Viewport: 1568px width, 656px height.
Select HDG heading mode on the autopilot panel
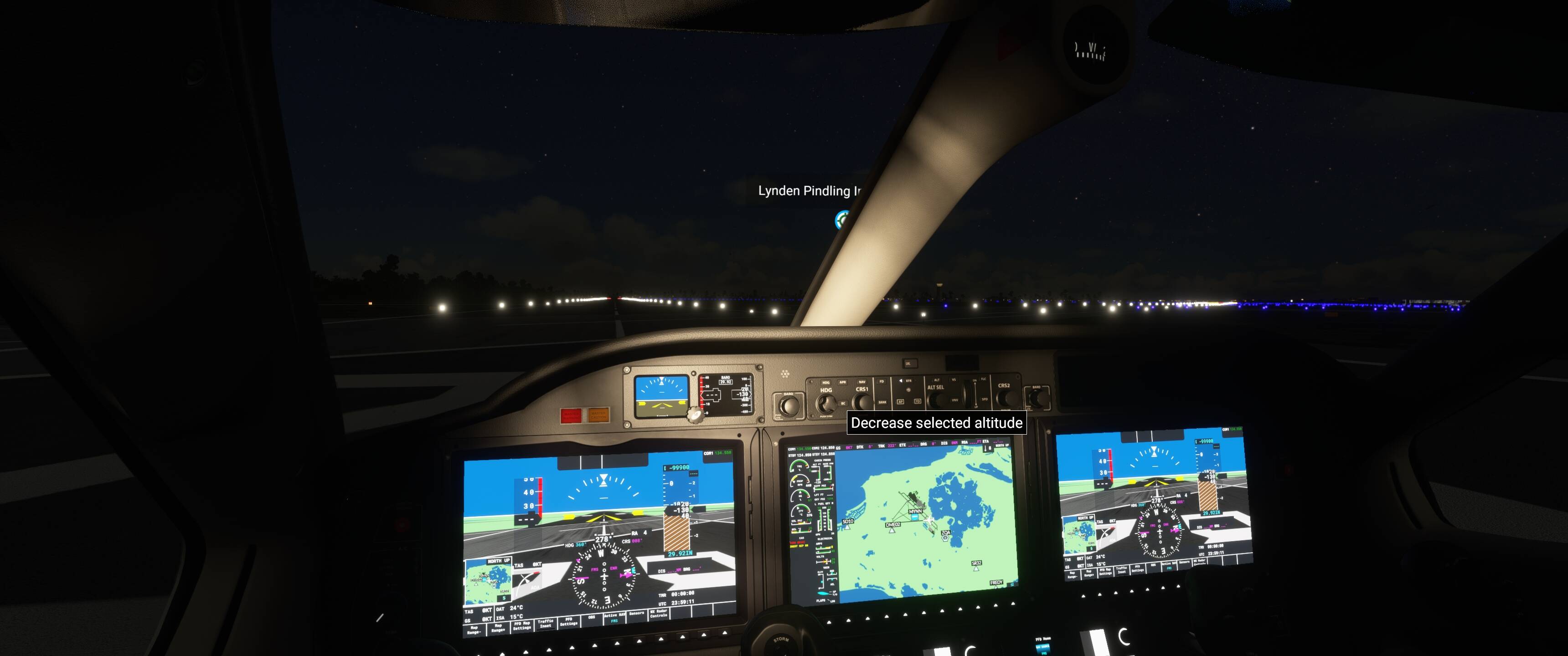[826, 382]
